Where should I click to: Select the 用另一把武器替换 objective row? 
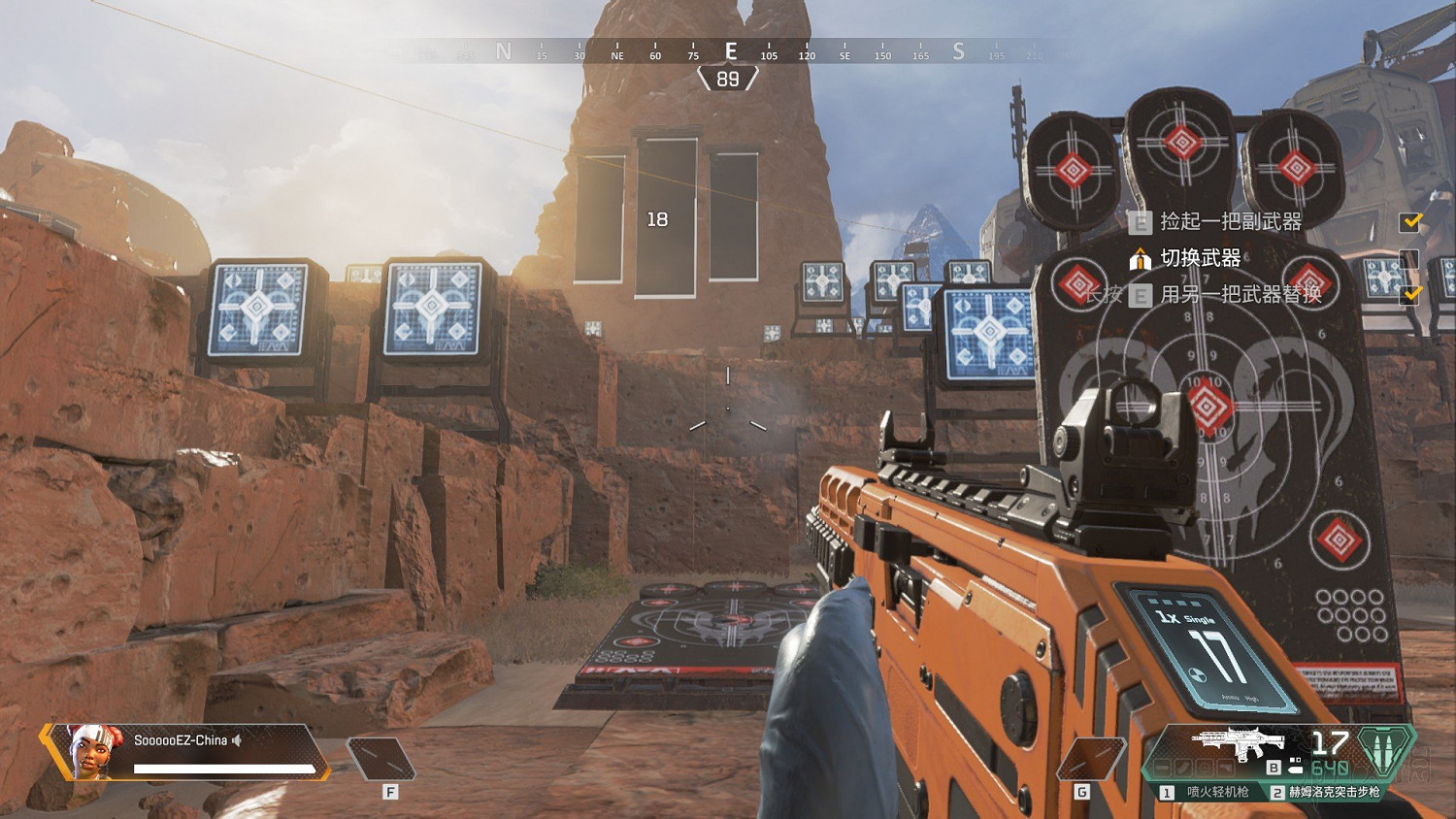pyautogui.click(x=1241, y=294)
